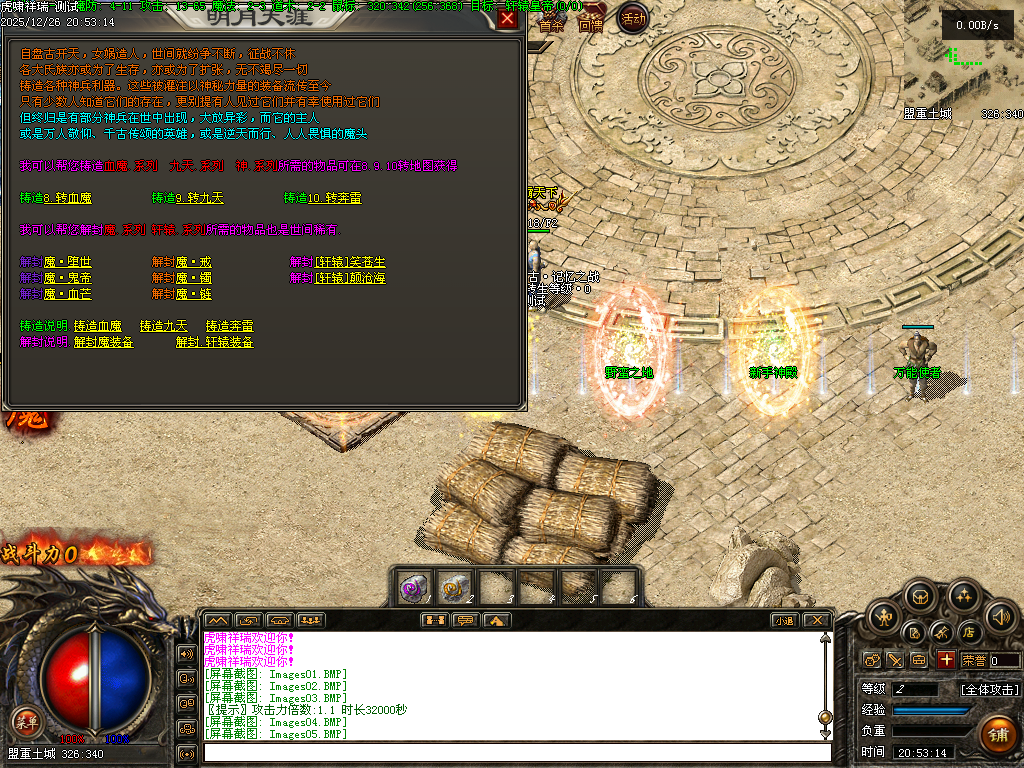
Task: Open the 铸造九天 instructions link
Action: click(164, 326)
